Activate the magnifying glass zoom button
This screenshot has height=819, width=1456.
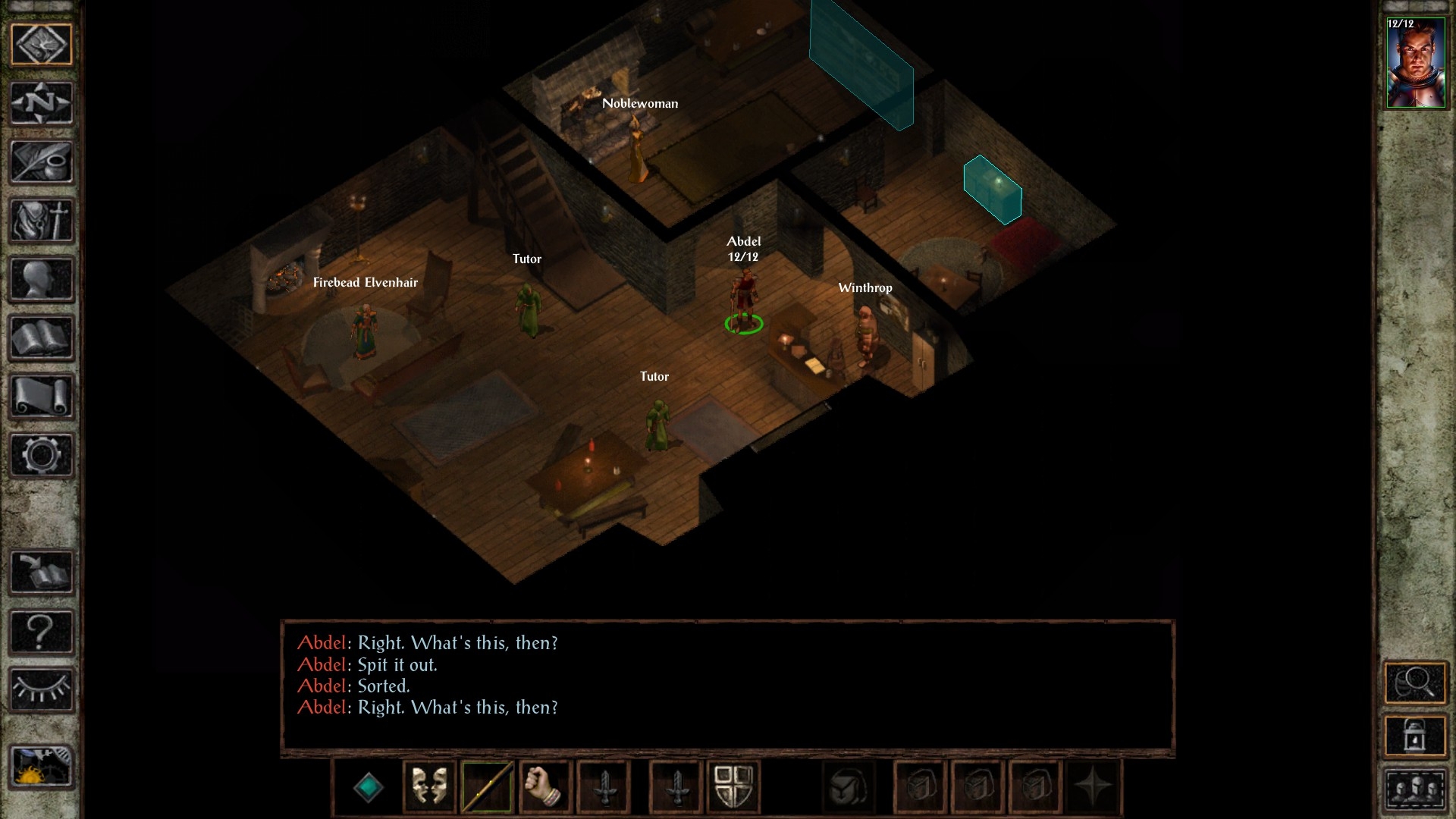(1415, 683)
